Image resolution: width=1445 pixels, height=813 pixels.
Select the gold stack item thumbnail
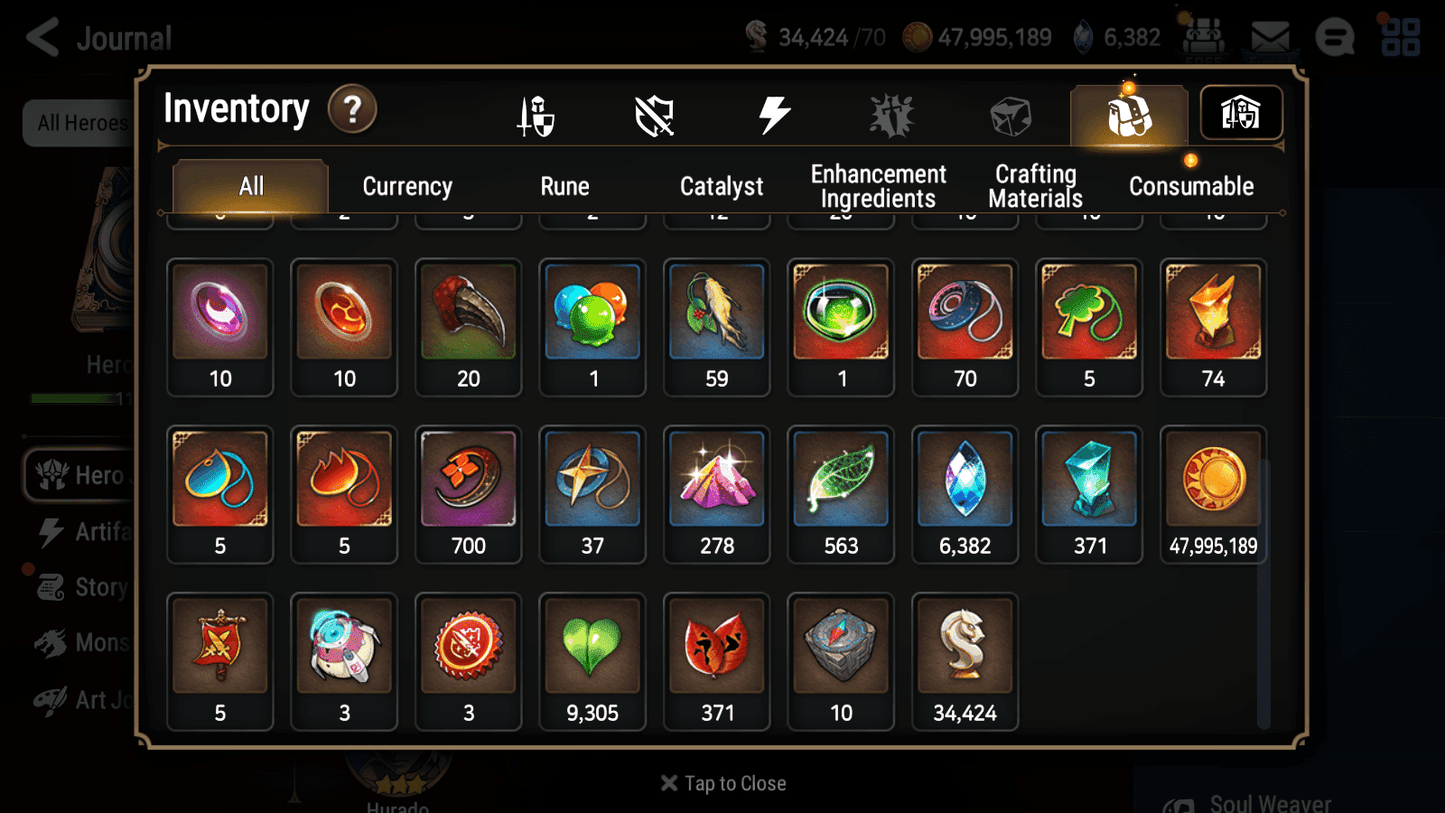point(1213,479)
